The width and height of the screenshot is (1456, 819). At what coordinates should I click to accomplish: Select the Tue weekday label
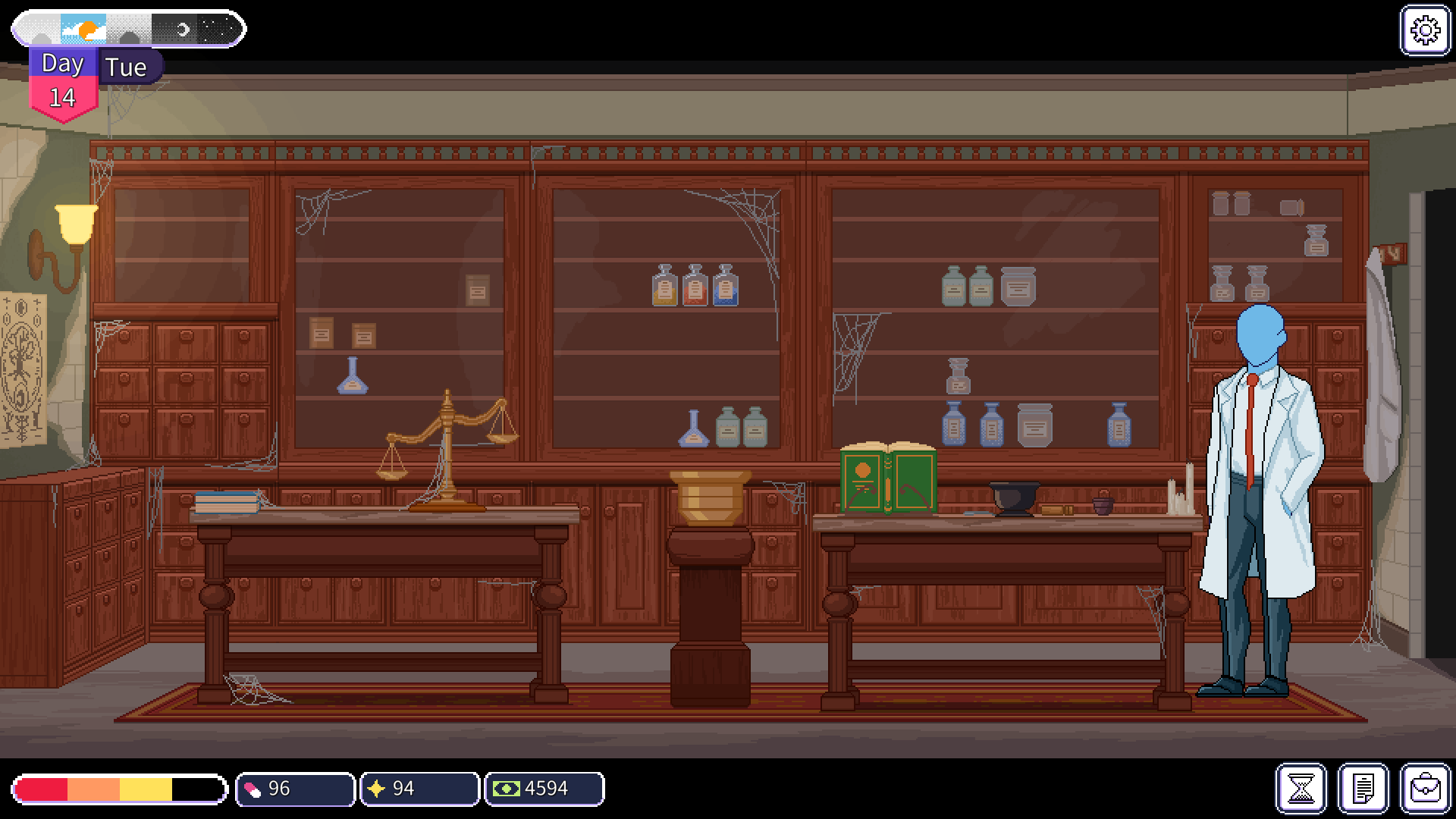[x=127, y=67]
